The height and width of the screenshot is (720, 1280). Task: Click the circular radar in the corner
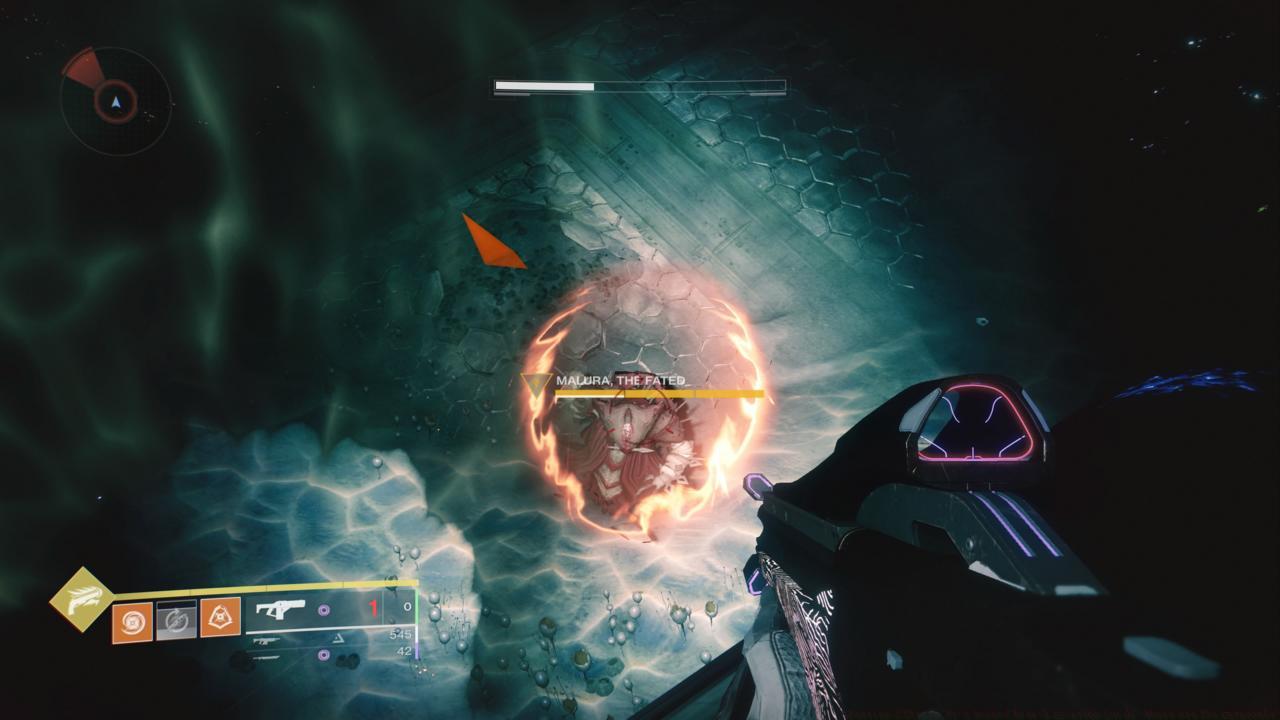tap(116, 101)
